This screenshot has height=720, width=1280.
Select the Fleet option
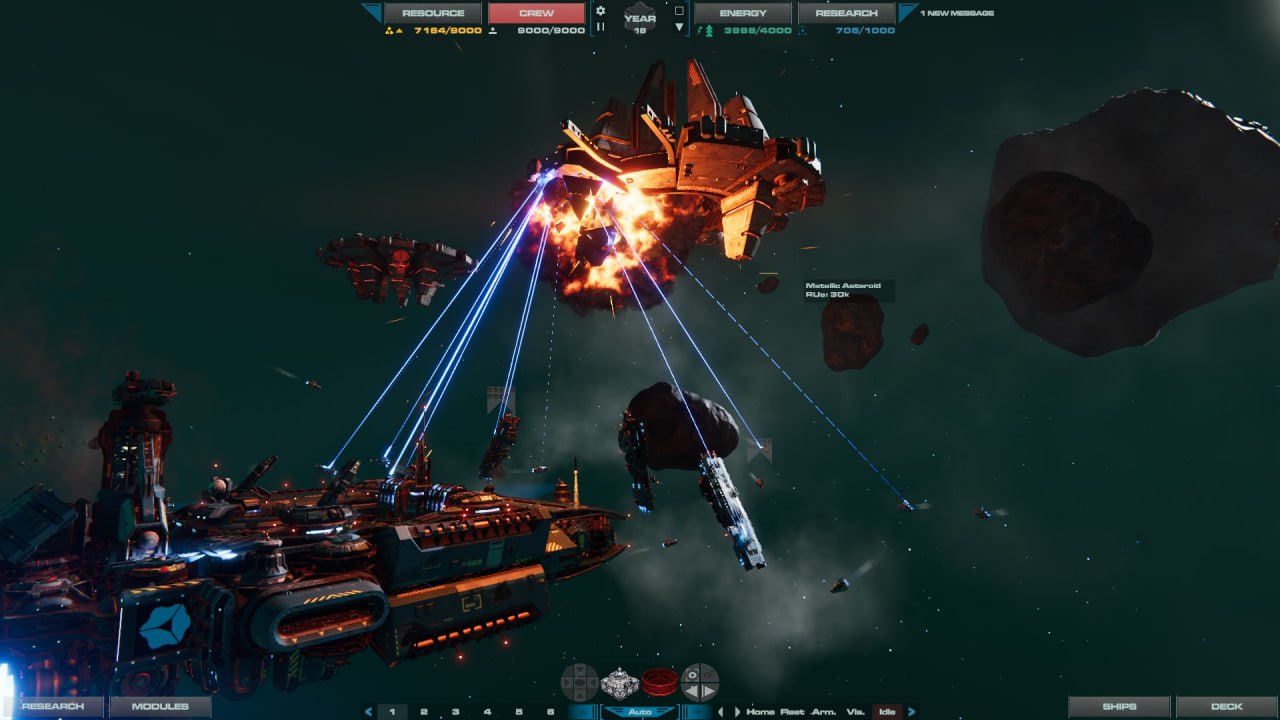(x=791, y=712)
